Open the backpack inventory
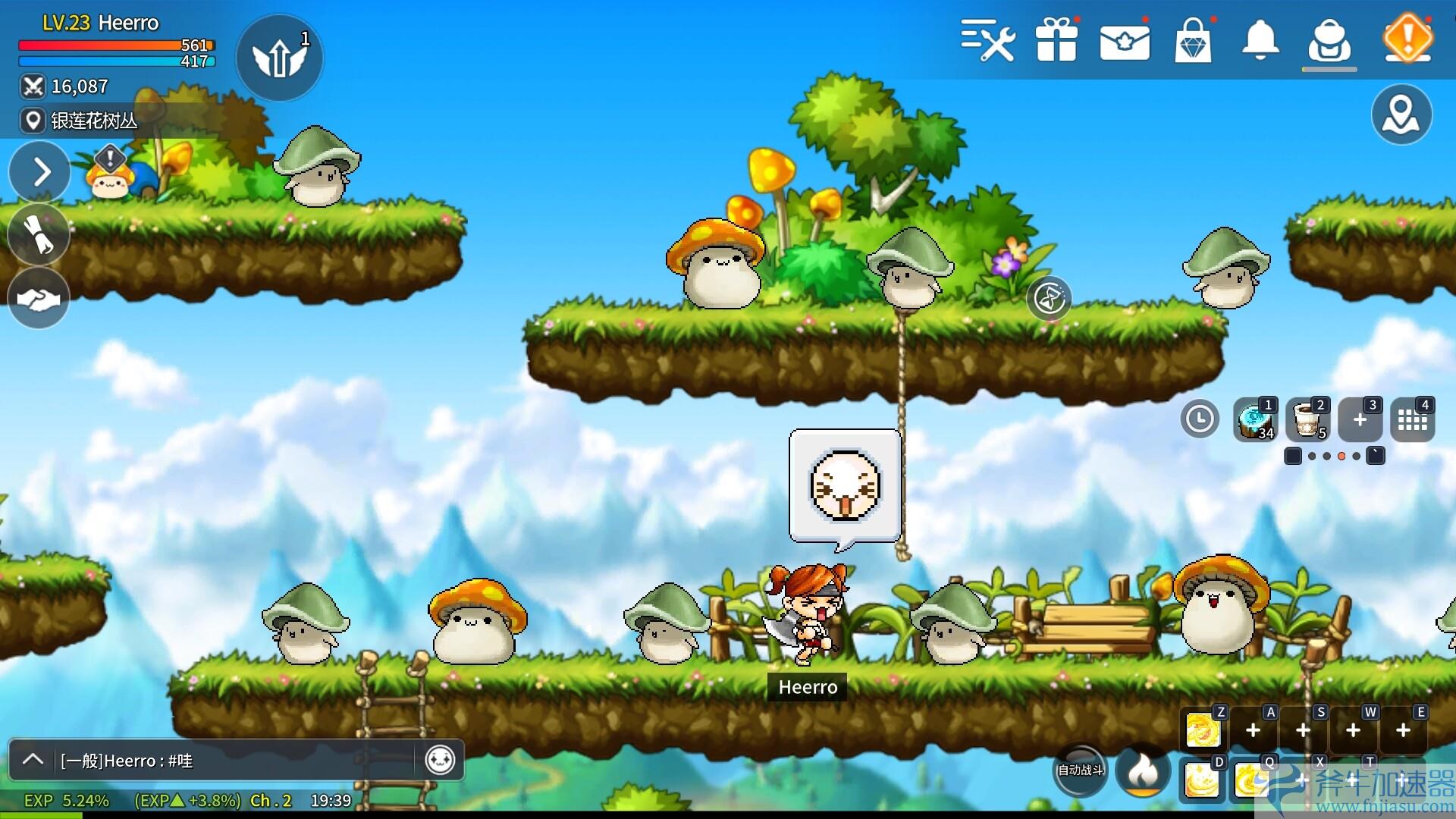 1329,41
